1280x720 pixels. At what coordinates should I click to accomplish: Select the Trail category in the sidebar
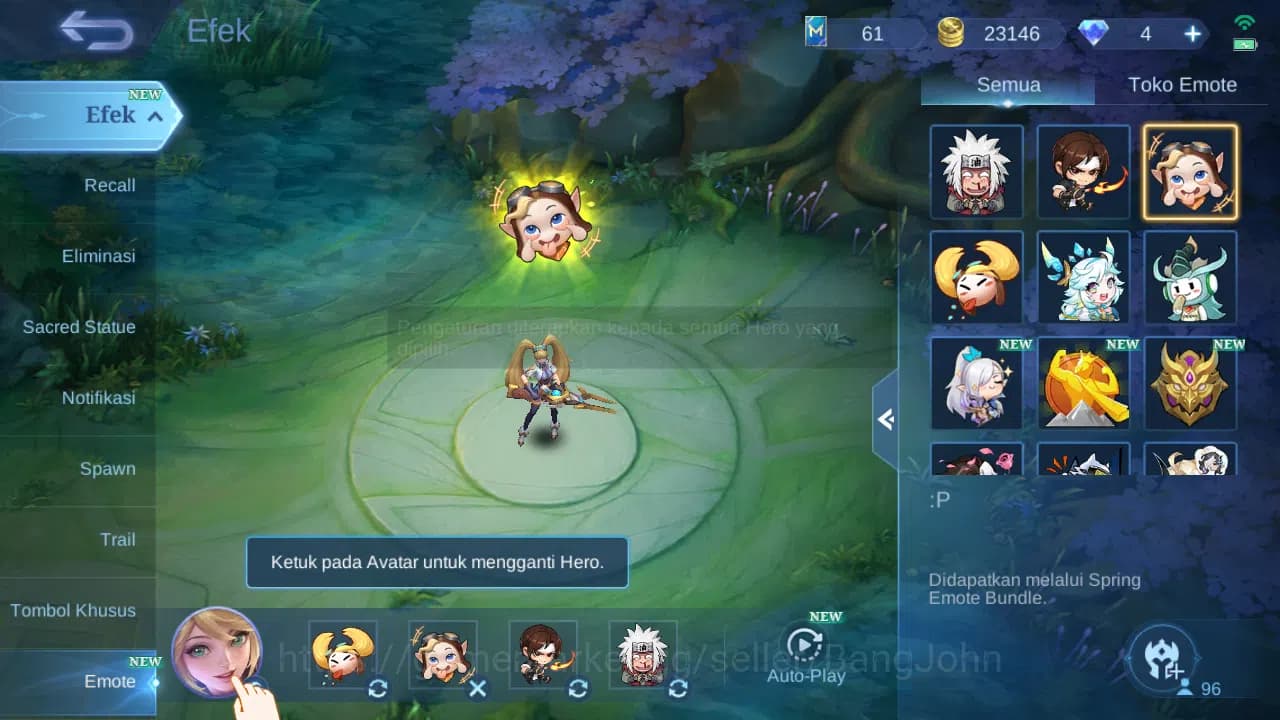pyautogui.click(x=118, y=540)
